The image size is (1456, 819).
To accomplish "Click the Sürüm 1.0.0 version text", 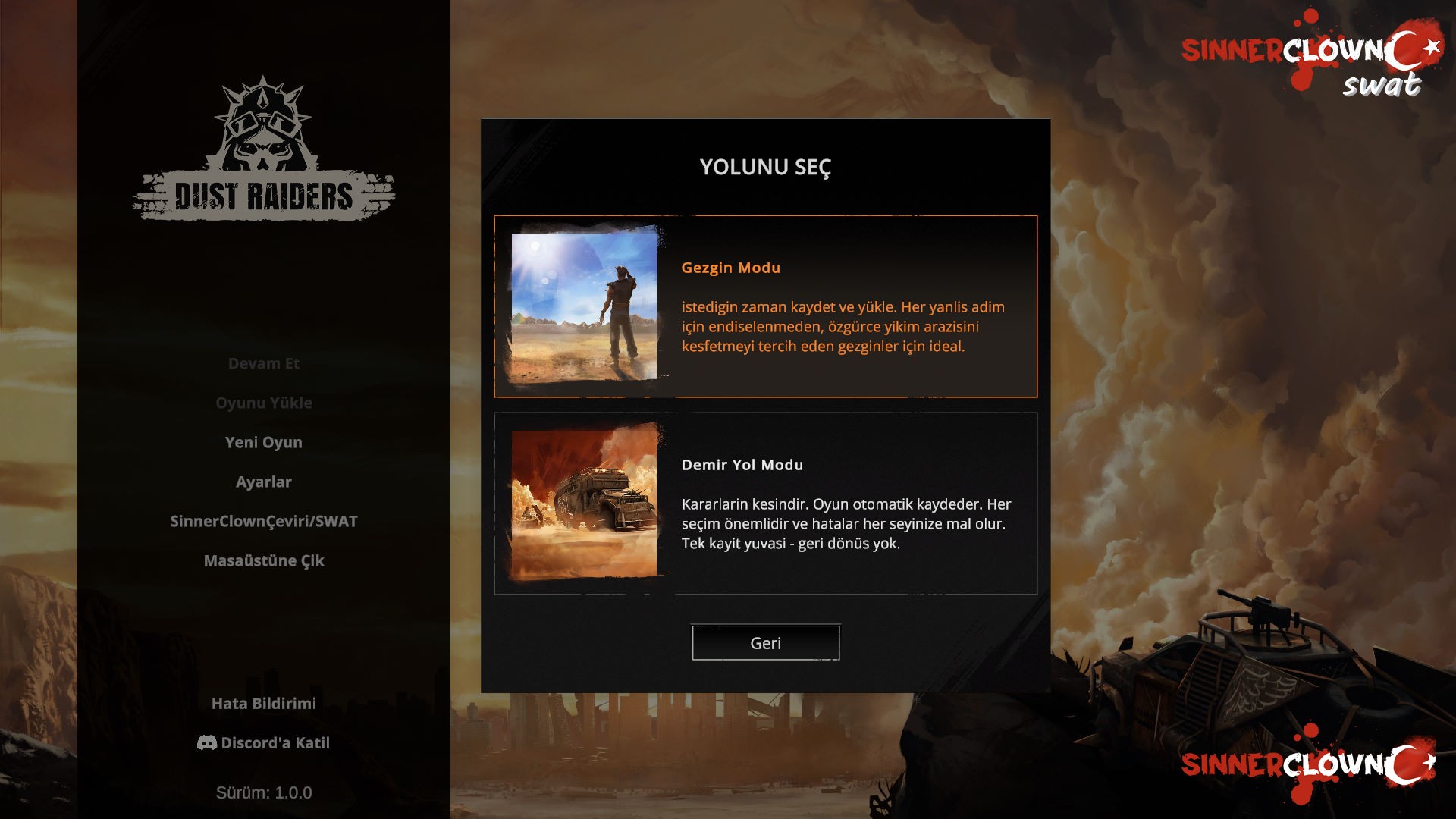I will pos(262,793).
